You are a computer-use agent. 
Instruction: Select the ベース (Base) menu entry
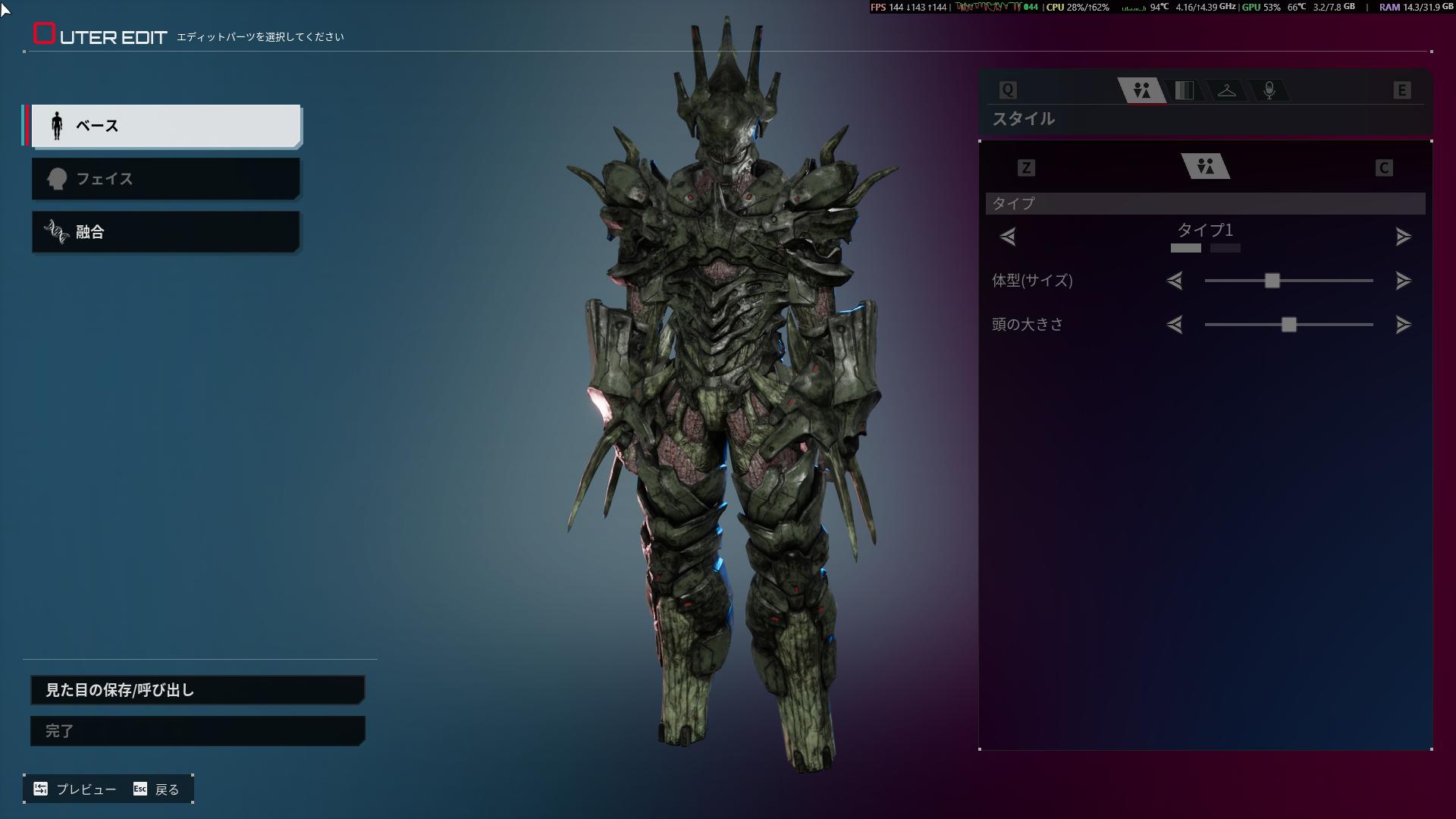165,126
